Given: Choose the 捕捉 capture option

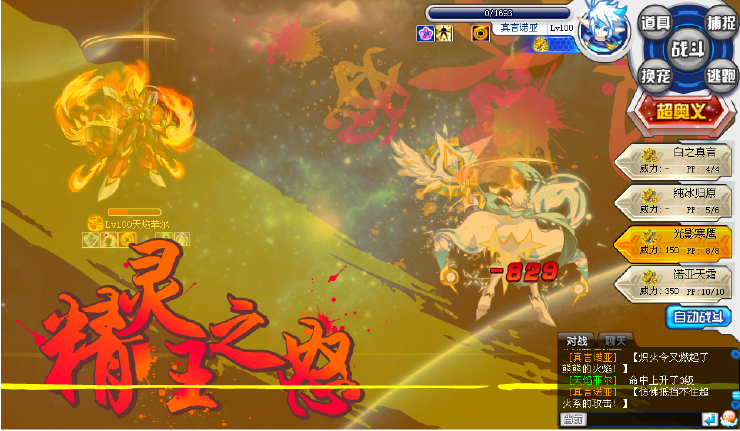Looking at the screenshot, I should click(x=720, y=22).
